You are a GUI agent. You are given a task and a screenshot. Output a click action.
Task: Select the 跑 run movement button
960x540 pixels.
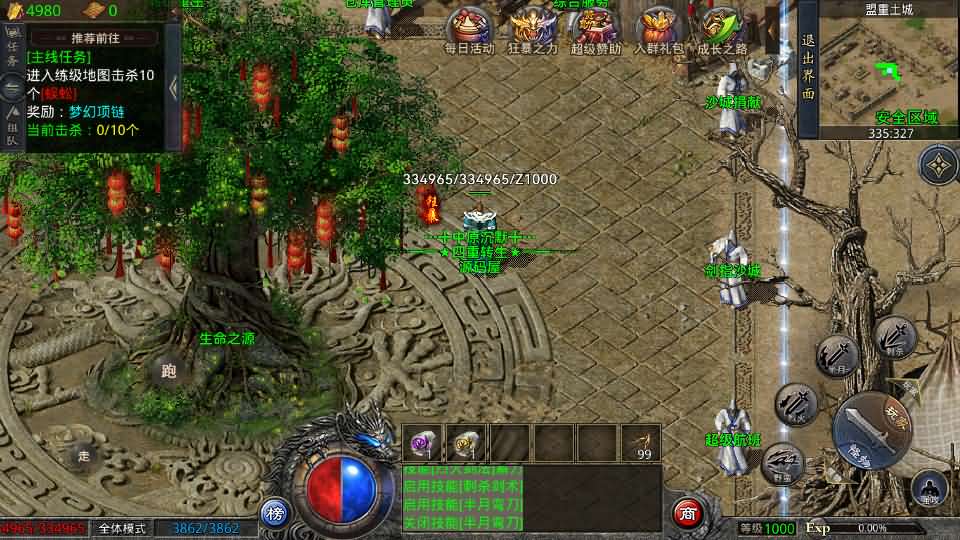click(168, 372)
